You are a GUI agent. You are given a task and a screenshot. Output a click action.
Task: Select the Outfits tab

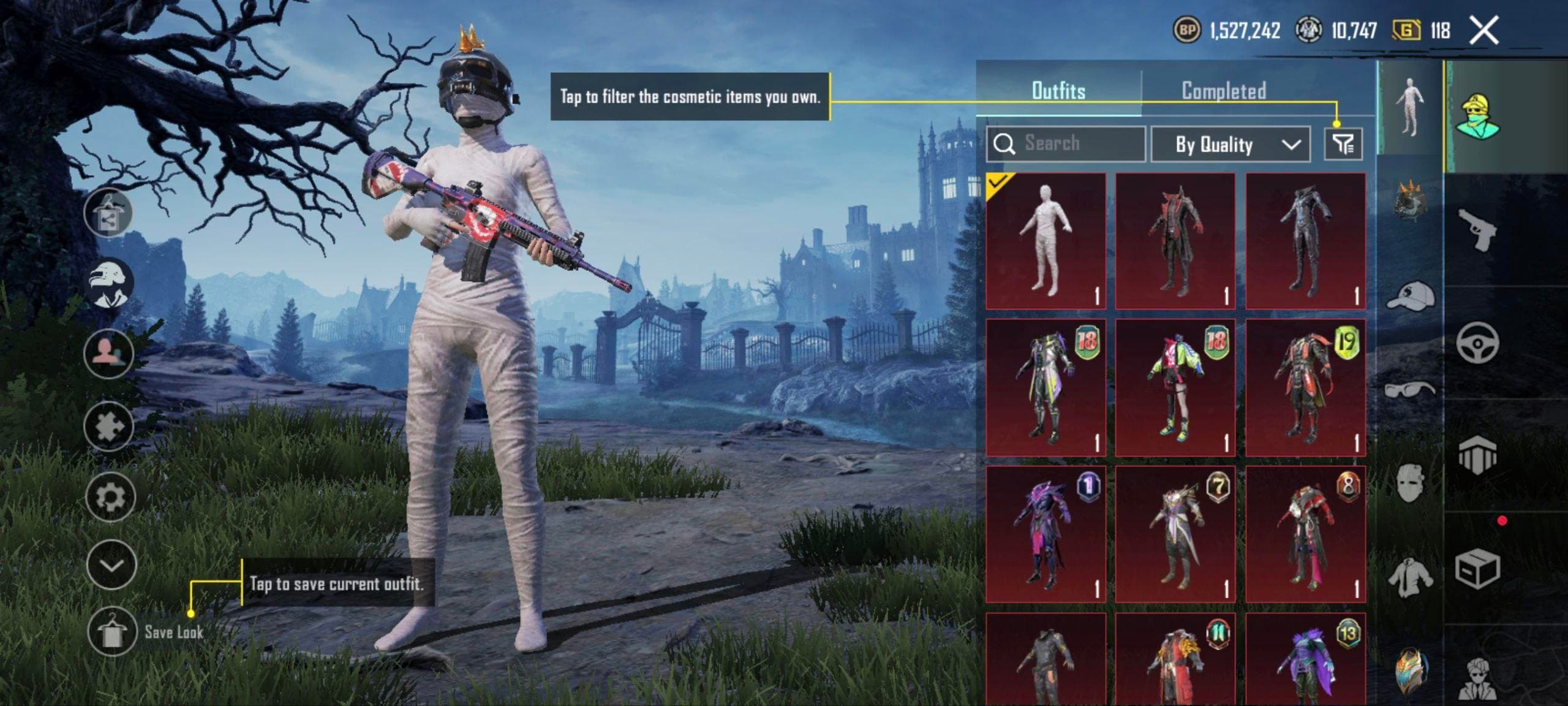click(1058, 91)
